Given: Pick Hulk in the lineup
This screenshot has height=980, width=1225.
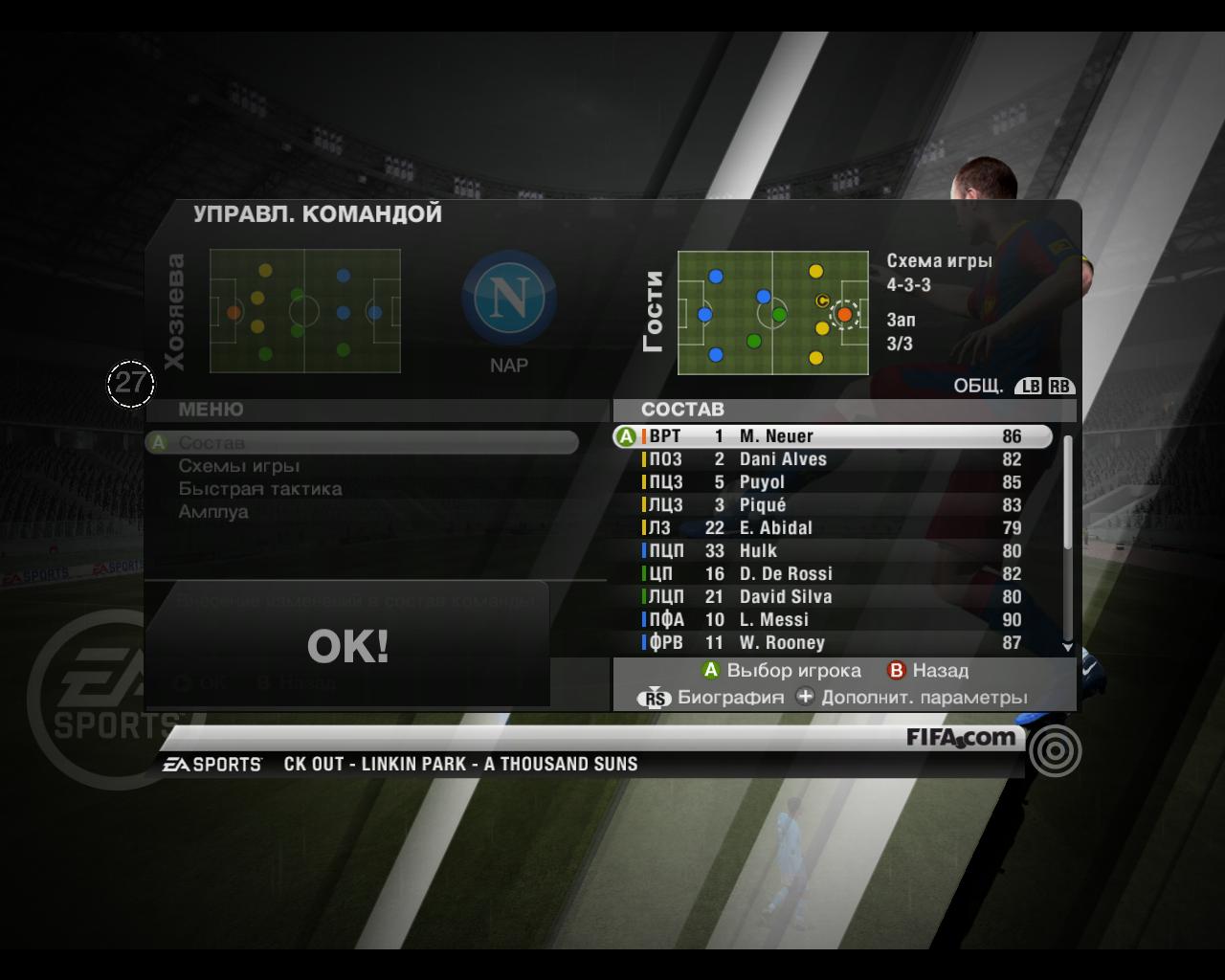Looking at the screenshot, I should pyautogui.click(x=833, y=551).
